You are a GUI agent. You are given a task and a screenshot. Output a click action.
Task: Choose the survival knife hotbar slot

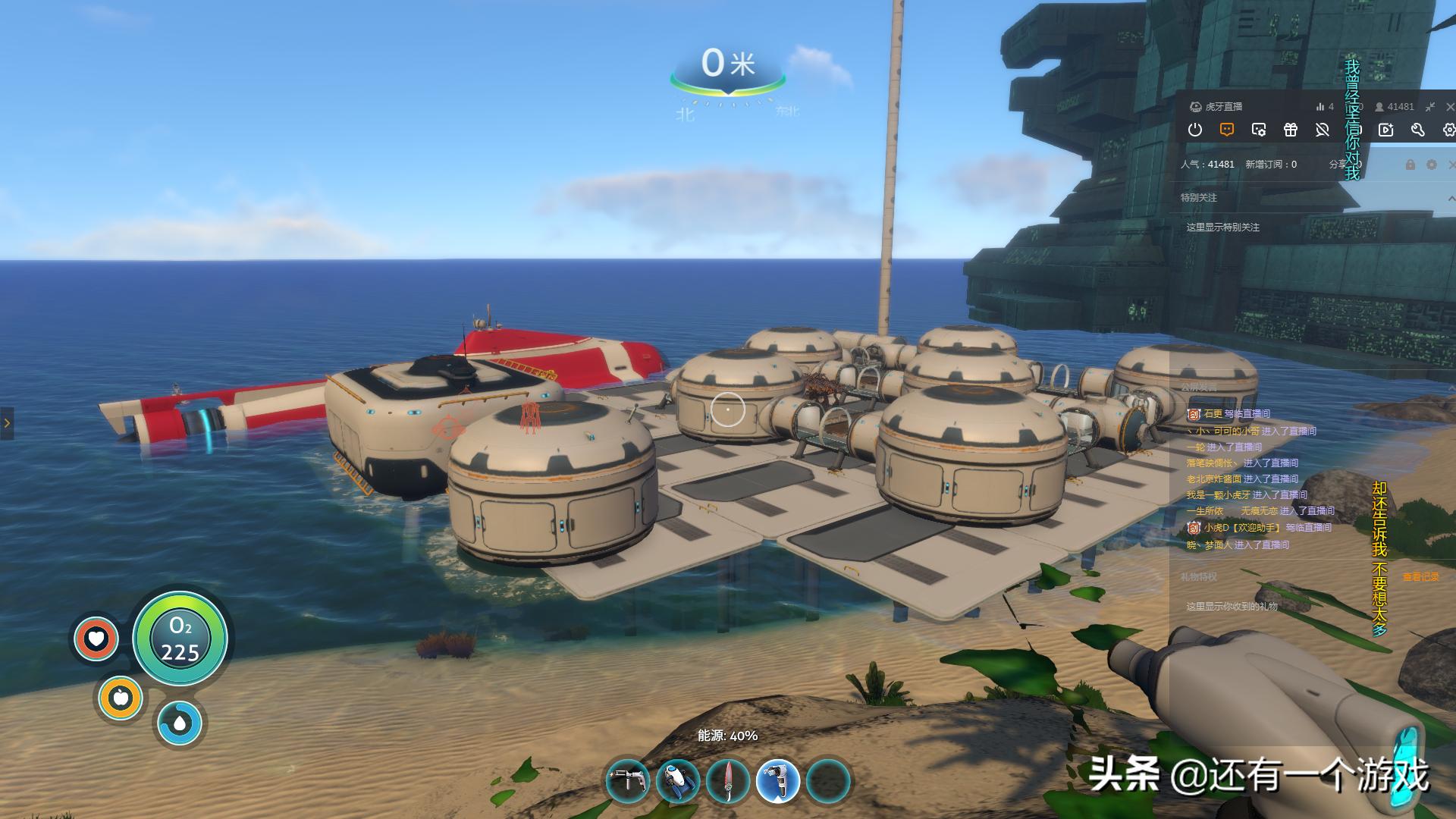728,780
